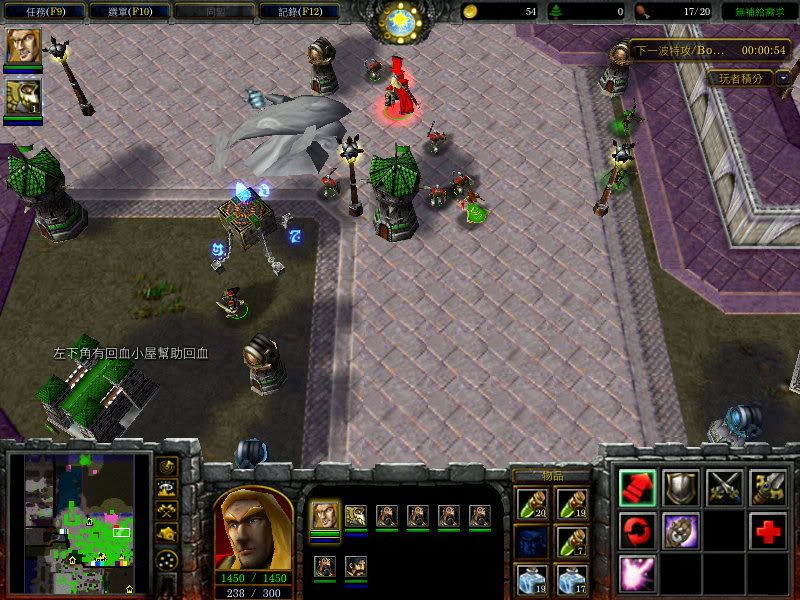The image size is (800, 600).
Task: Select the blond hero in the group panel
Action: click(x=324, y=517)
